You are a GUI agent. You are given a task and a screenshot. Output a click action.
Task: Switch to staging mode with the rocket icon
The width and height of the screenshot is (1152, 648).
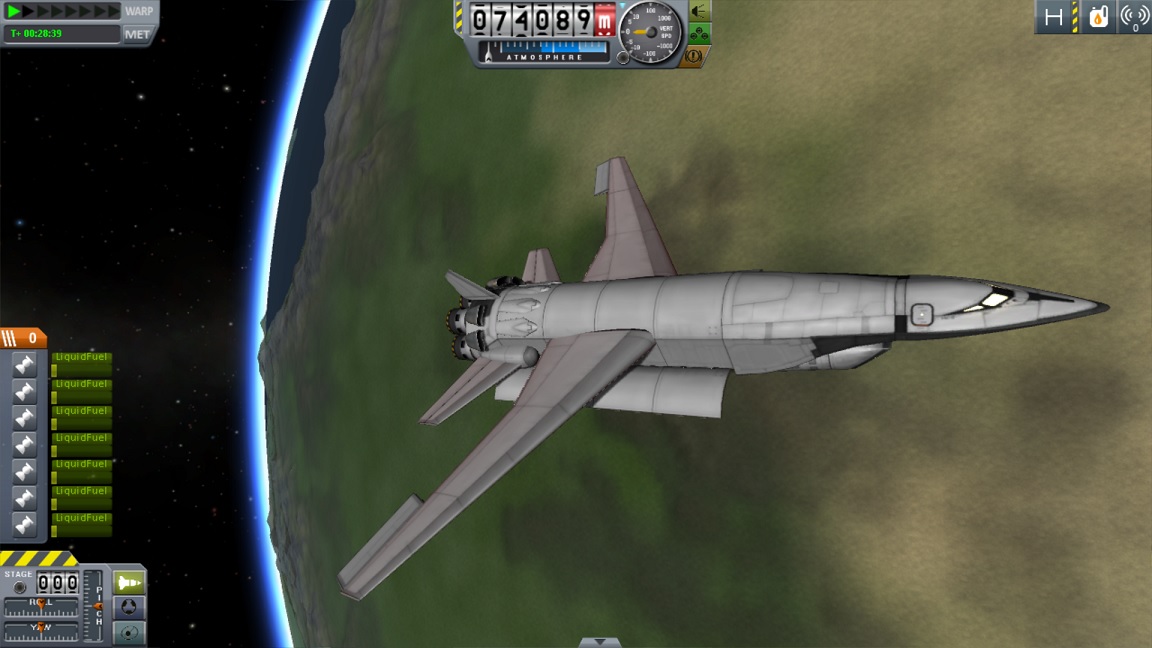(129, 583)
